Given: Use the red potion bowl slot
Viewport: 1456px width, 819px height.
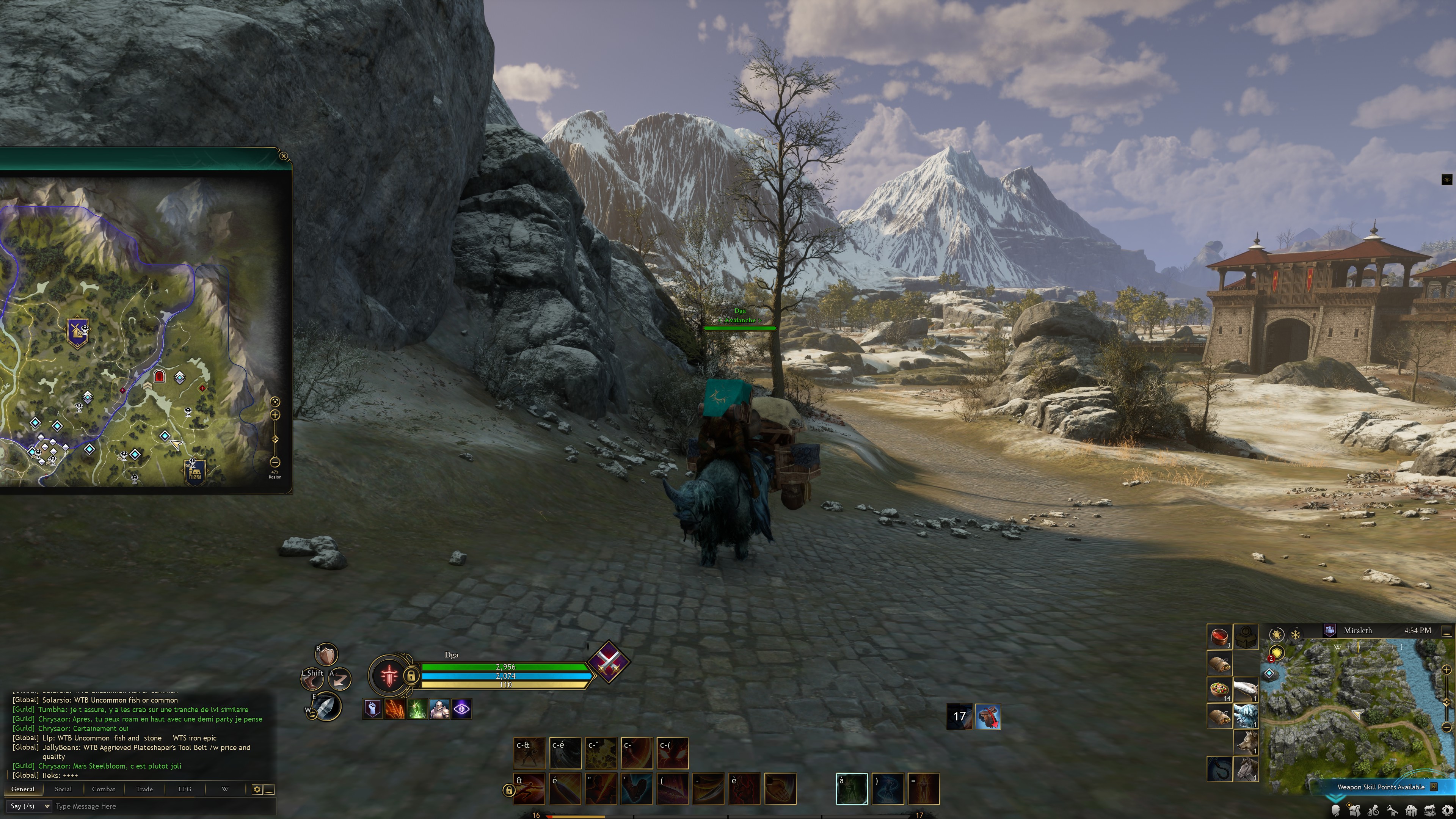Looking at the screenshot, I should [1219, 637].
